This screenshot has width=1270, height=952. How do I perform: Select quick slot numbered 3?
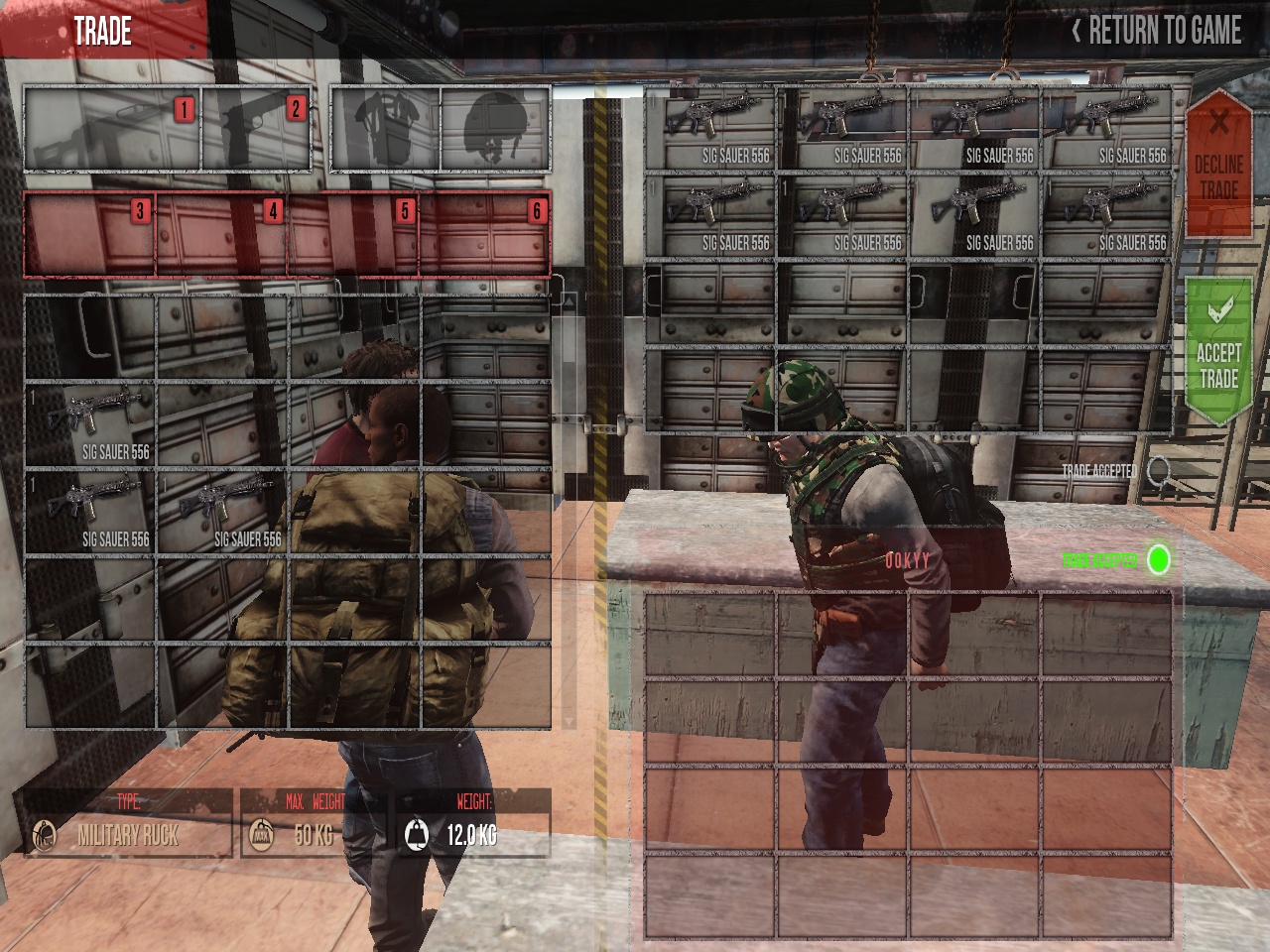coord(90,234)
